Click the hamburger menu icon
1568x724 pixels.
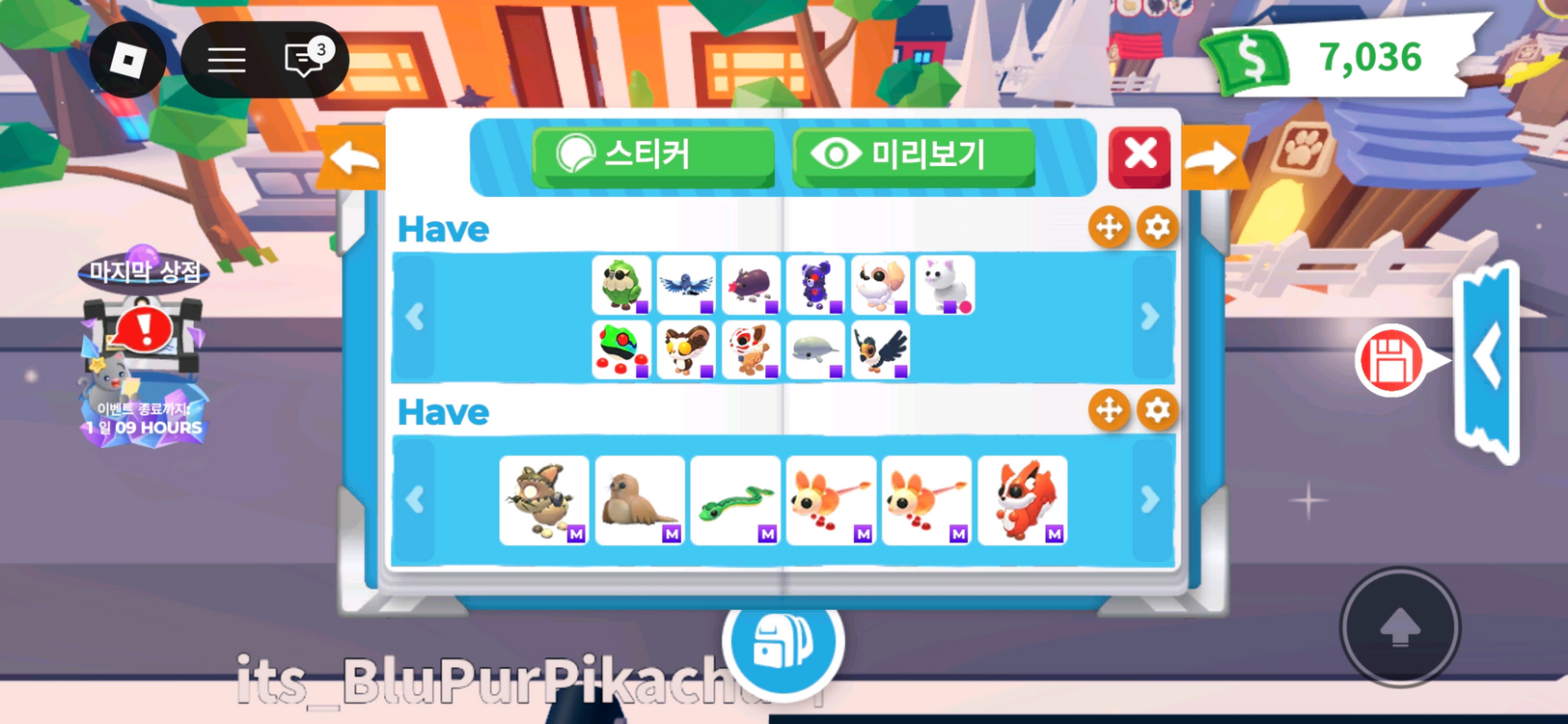tap(228, 60)
